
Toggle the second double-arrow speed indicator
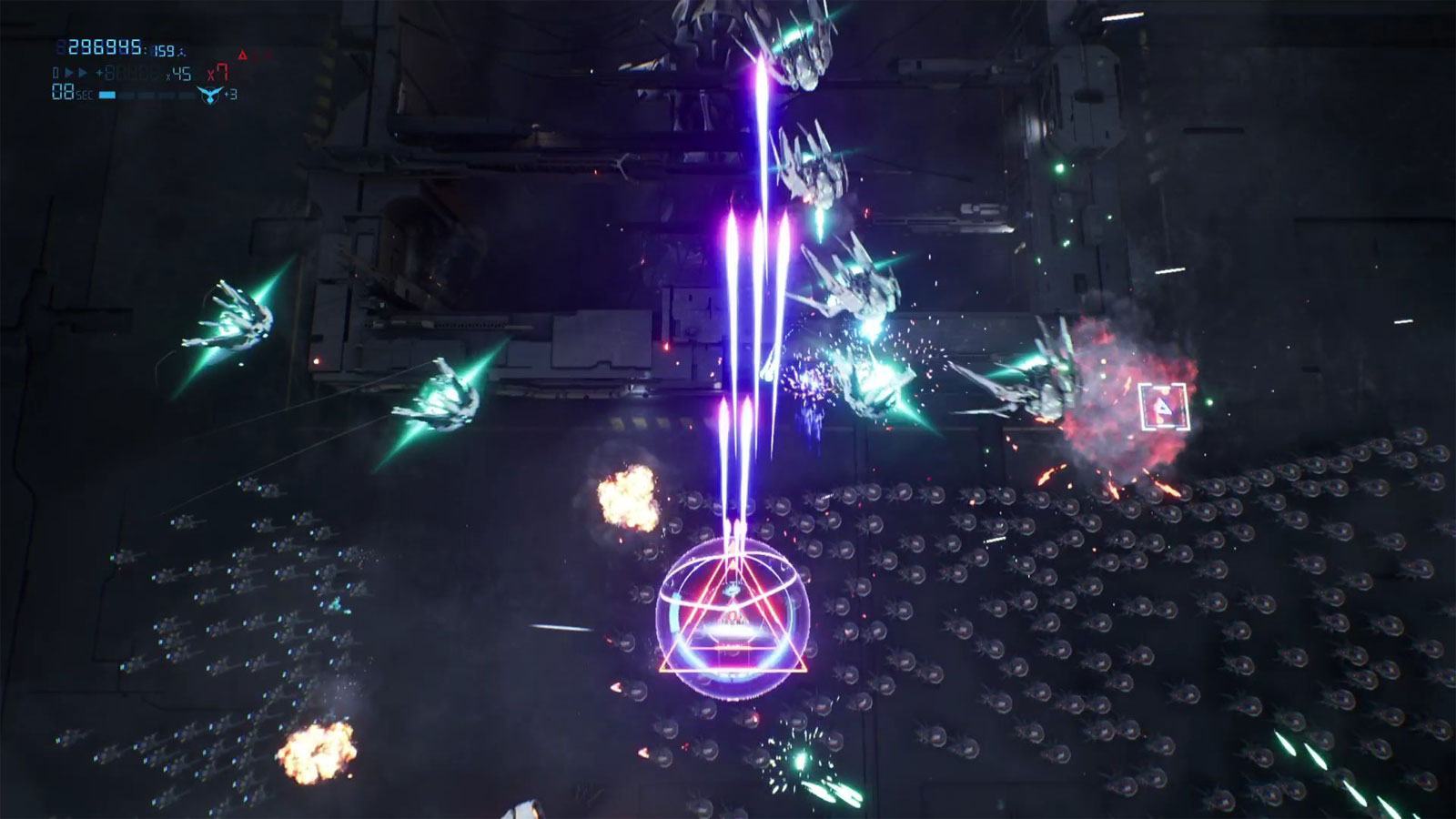coord(83,72)
